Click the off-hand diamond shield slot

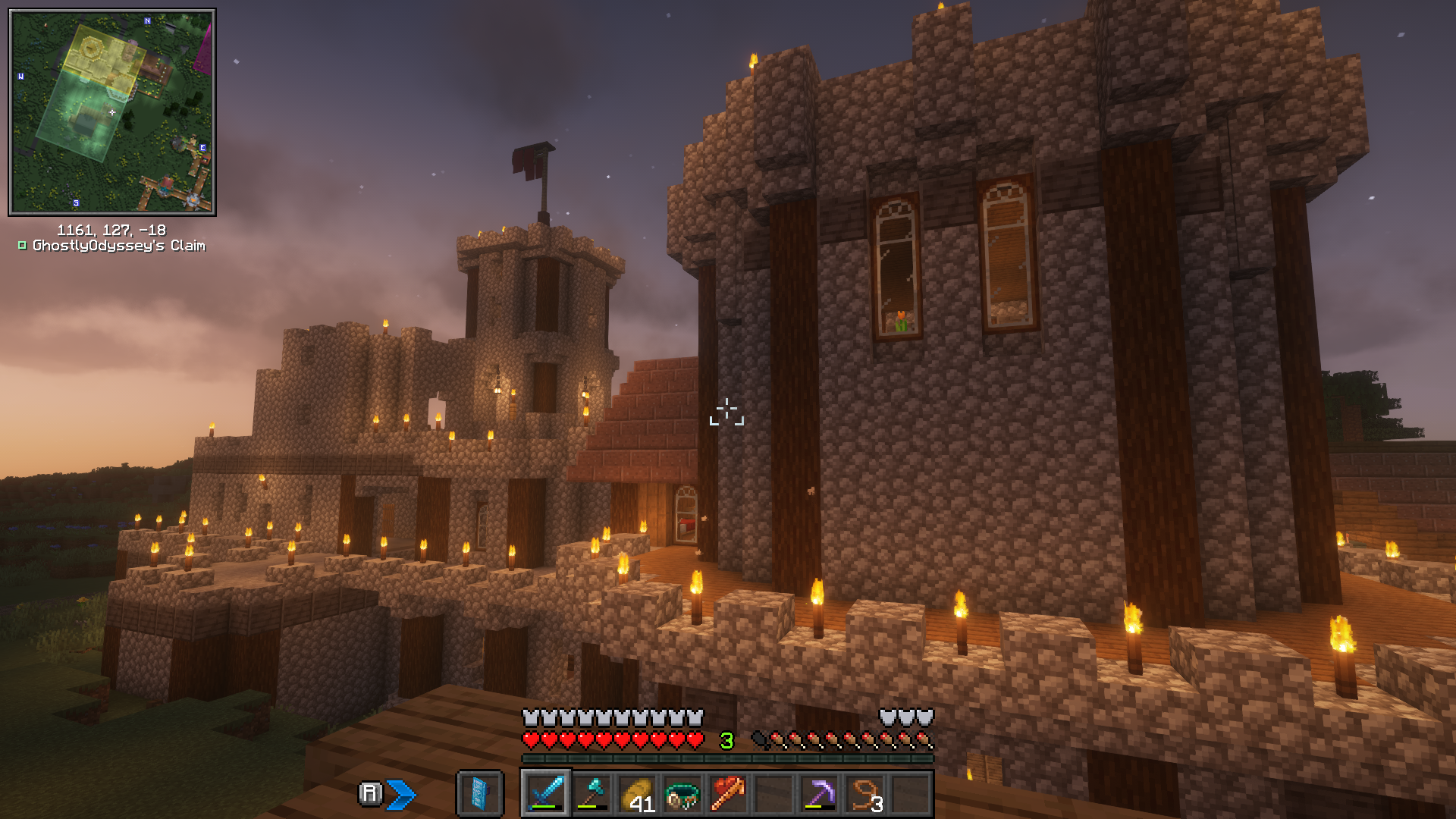[x=480, y=794]
